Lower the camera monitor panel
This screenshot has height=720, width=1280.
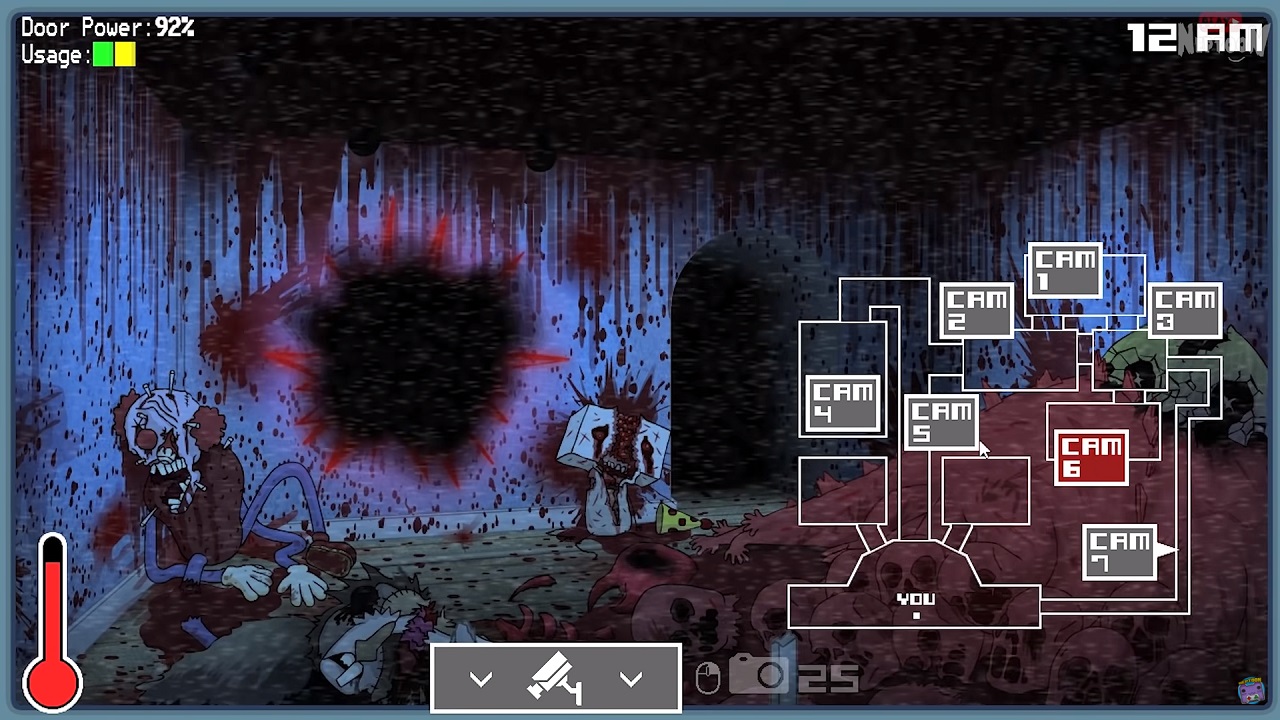point(556,679)
